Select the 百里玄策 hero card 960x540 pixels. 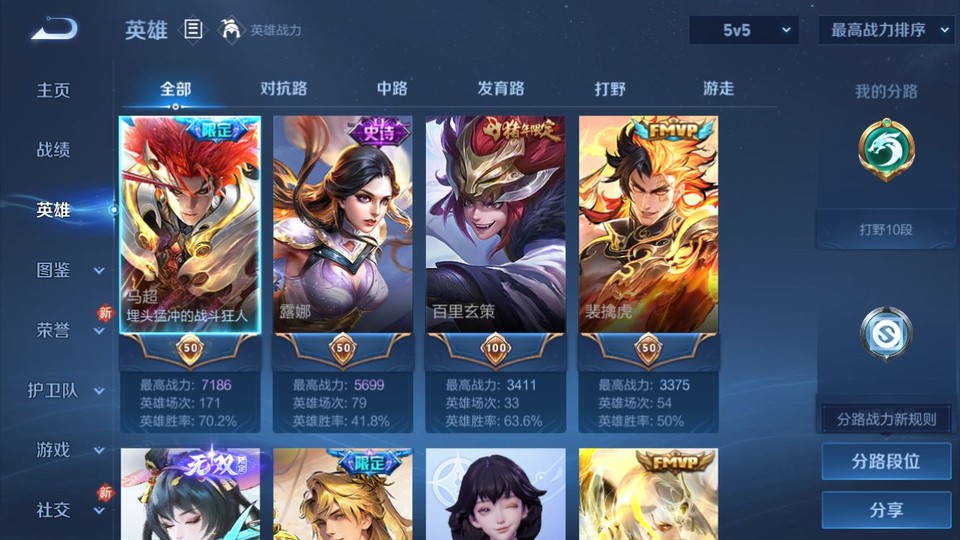496,225
